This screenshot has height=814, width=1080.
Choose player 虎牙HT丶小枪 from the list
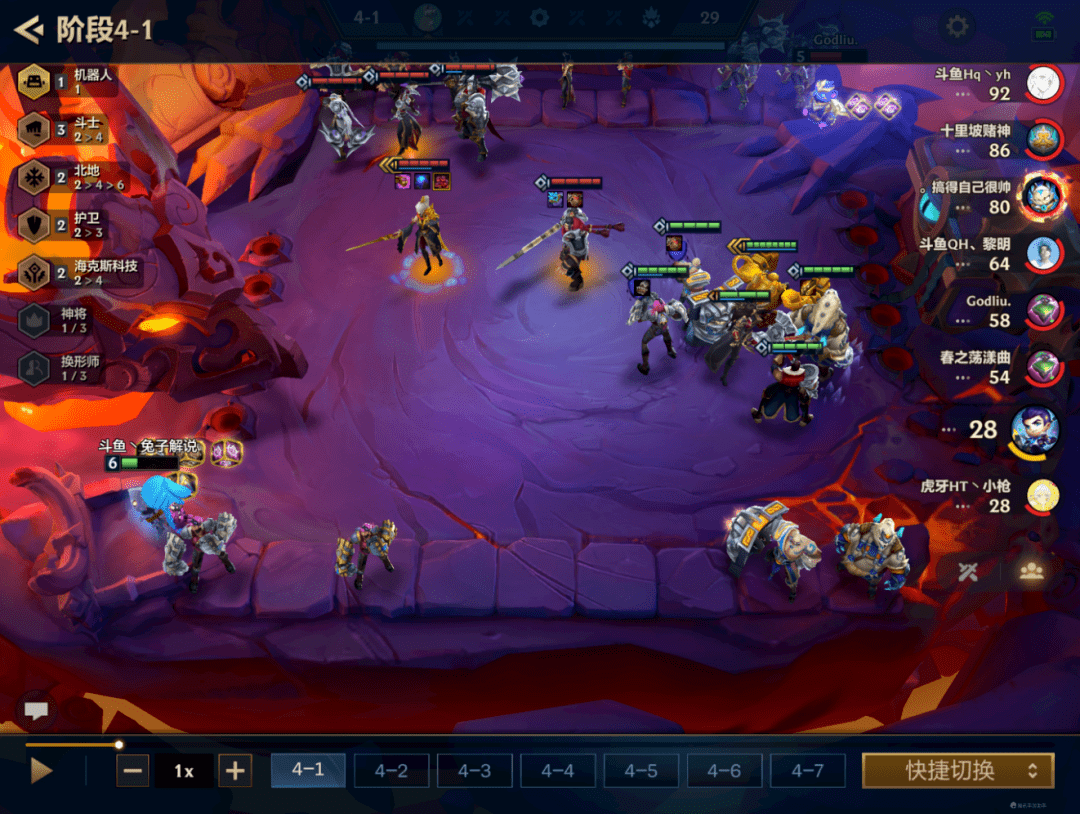pyautogui.click(x=1043, y=495)
